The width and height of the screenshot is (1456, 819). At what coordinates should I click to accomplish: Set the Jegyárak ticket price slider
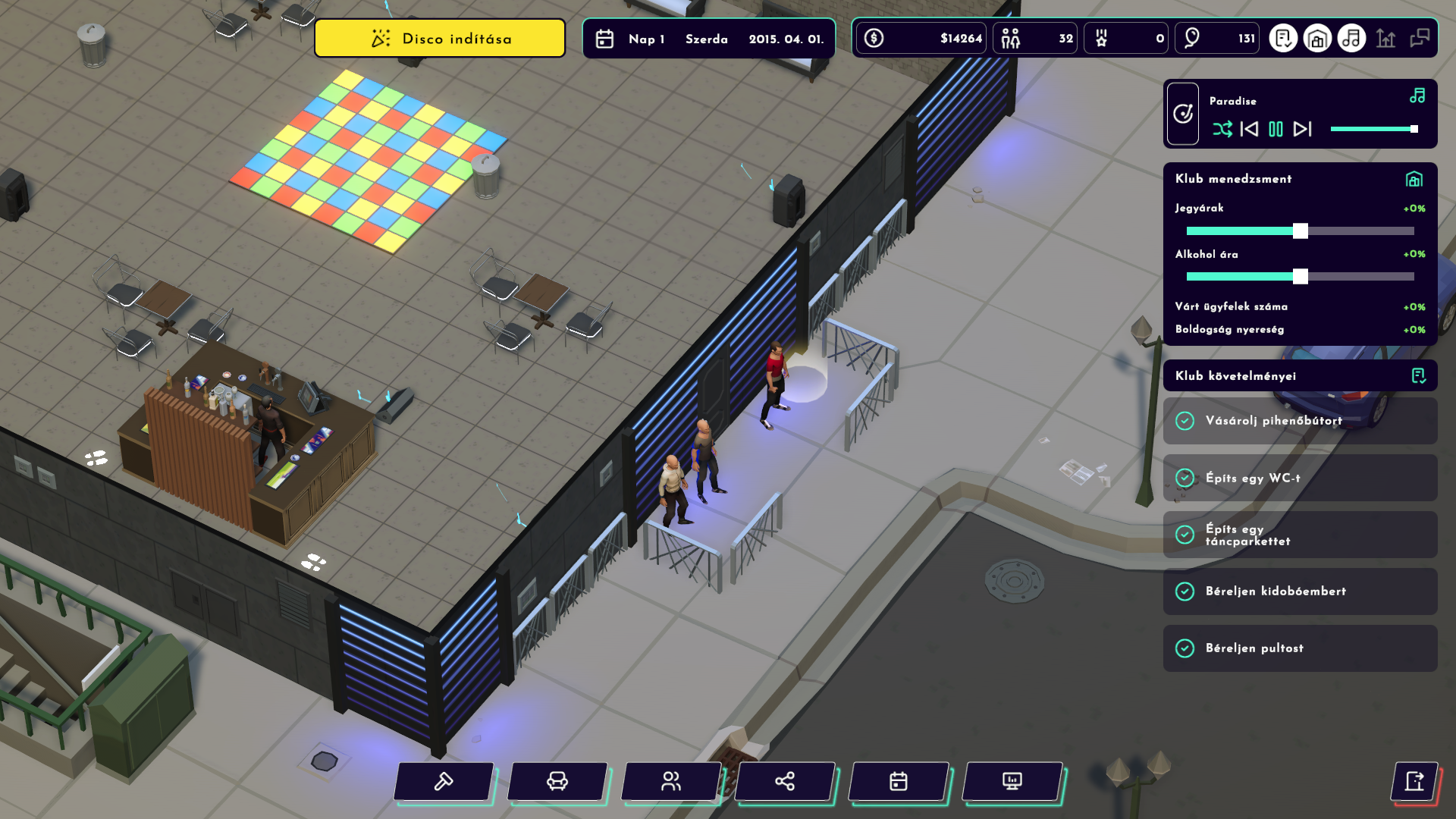point(1301,231)
